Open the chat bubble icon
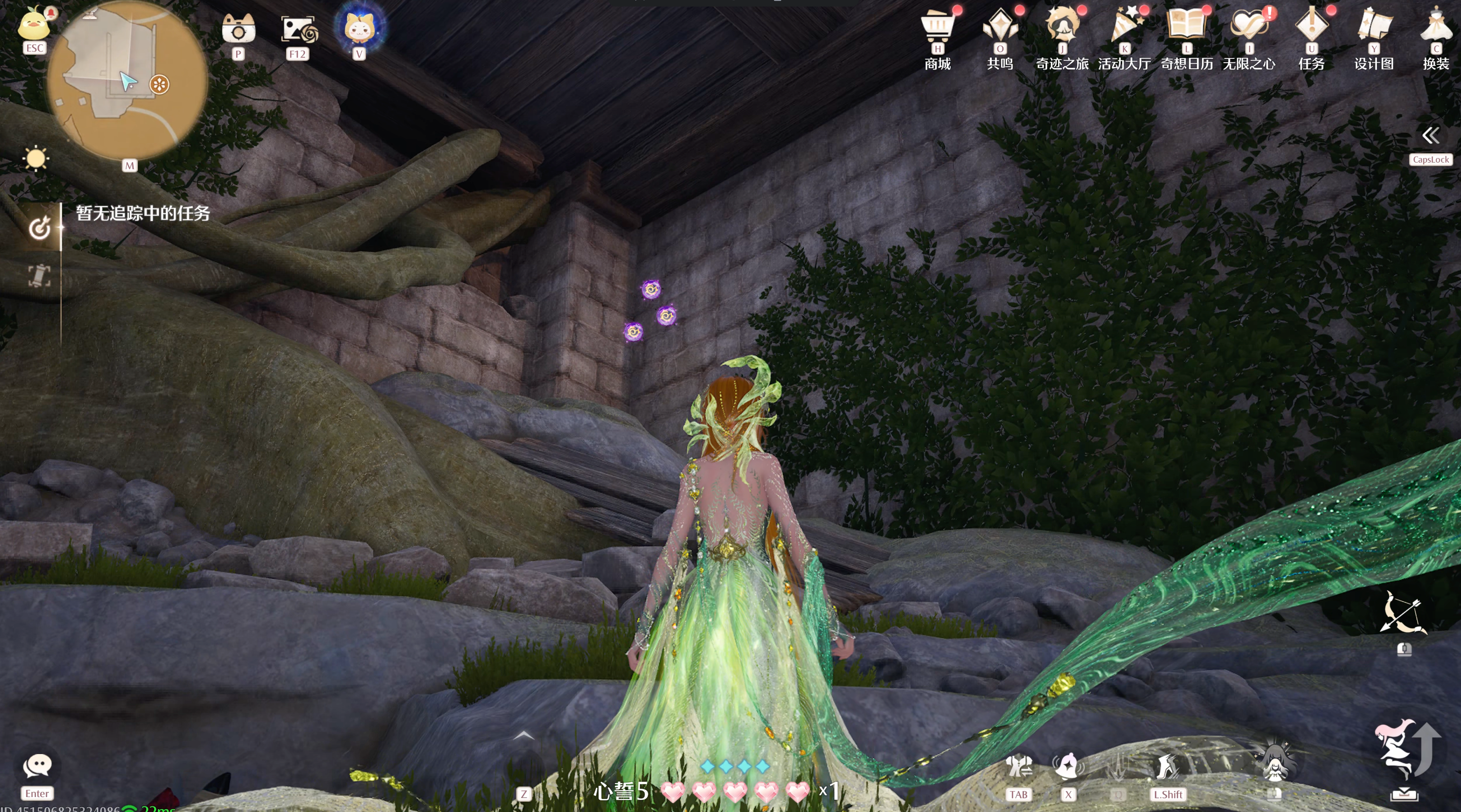 coord(37,767)
